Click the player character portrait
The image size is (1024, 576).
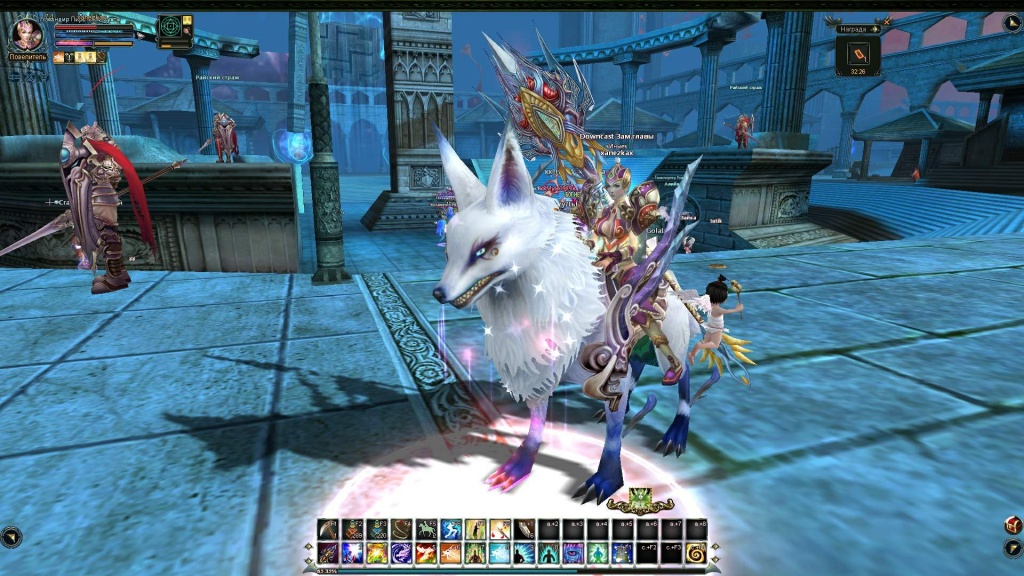pyautogui.click(x=26, y=34)
